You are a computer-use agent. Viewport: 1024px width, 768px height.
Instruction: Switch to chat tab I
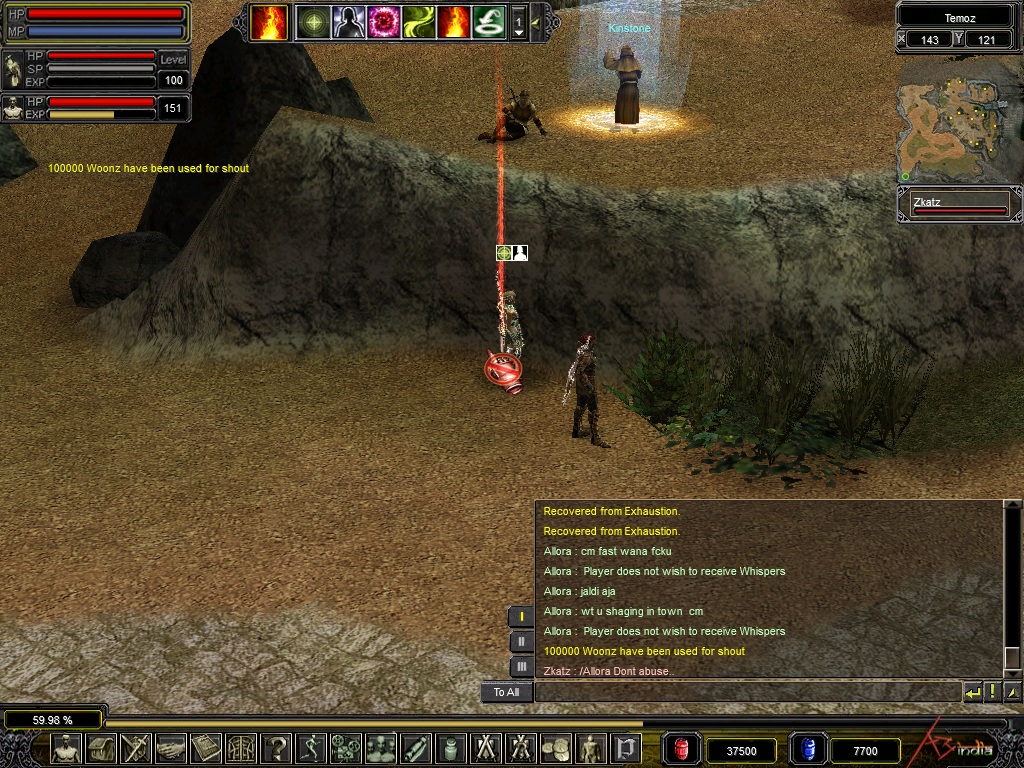coord(521,617)
